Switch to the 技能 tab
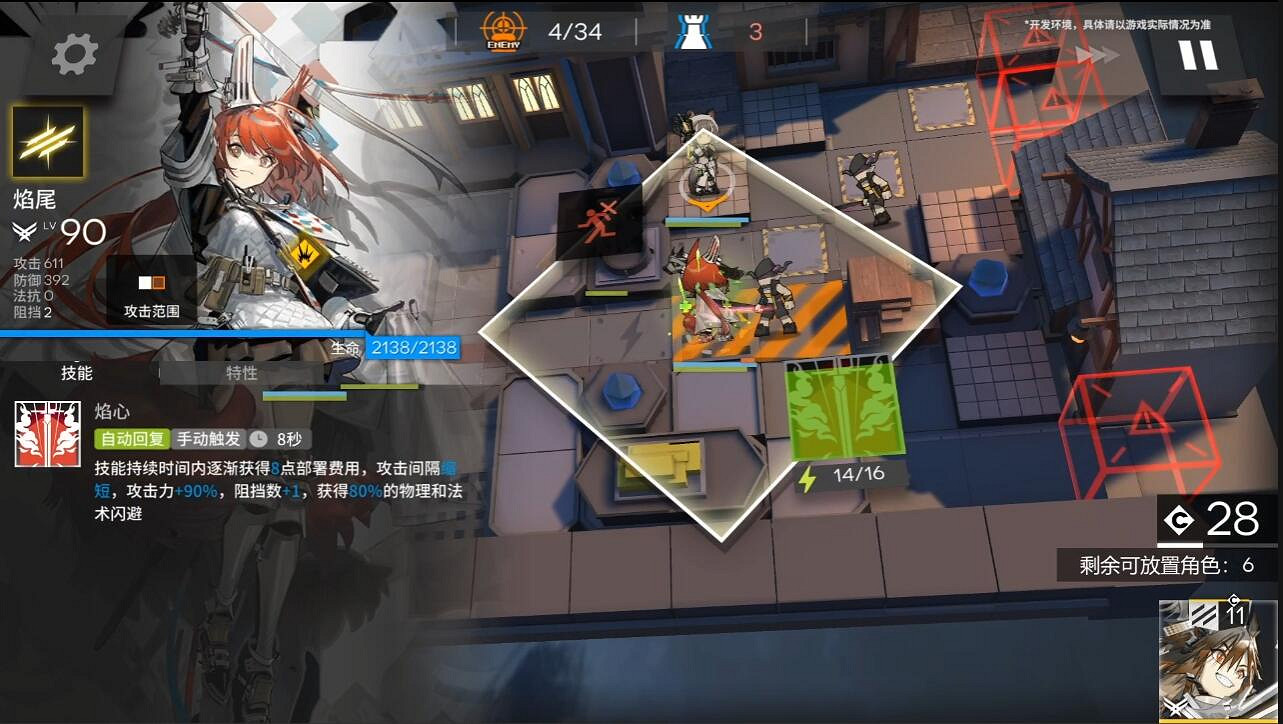The image size is (1283, 724). [x=75, y=373]
